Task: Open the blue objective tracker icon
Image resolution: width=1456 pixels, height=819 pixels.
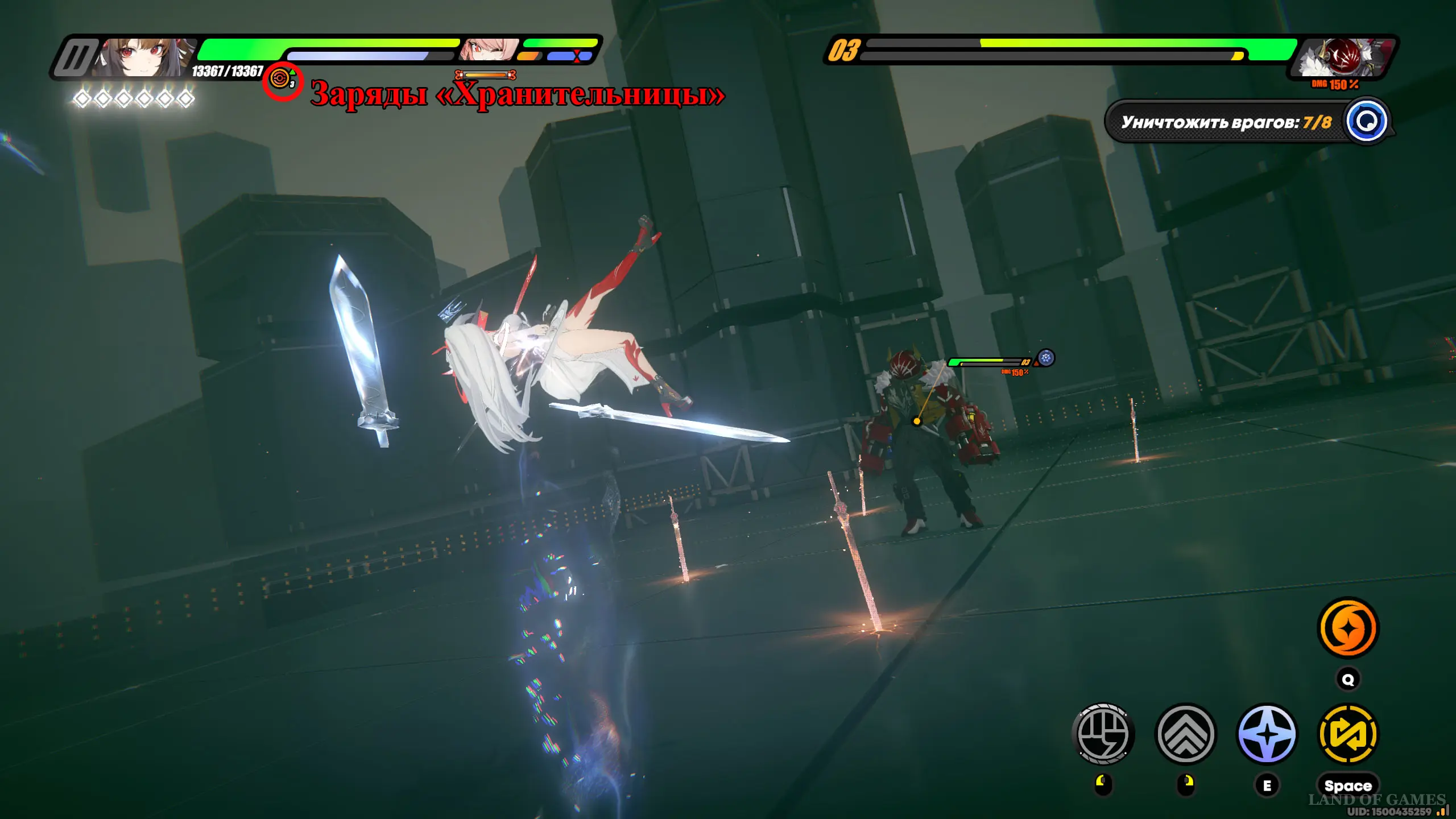Action: click(1366, 121)
